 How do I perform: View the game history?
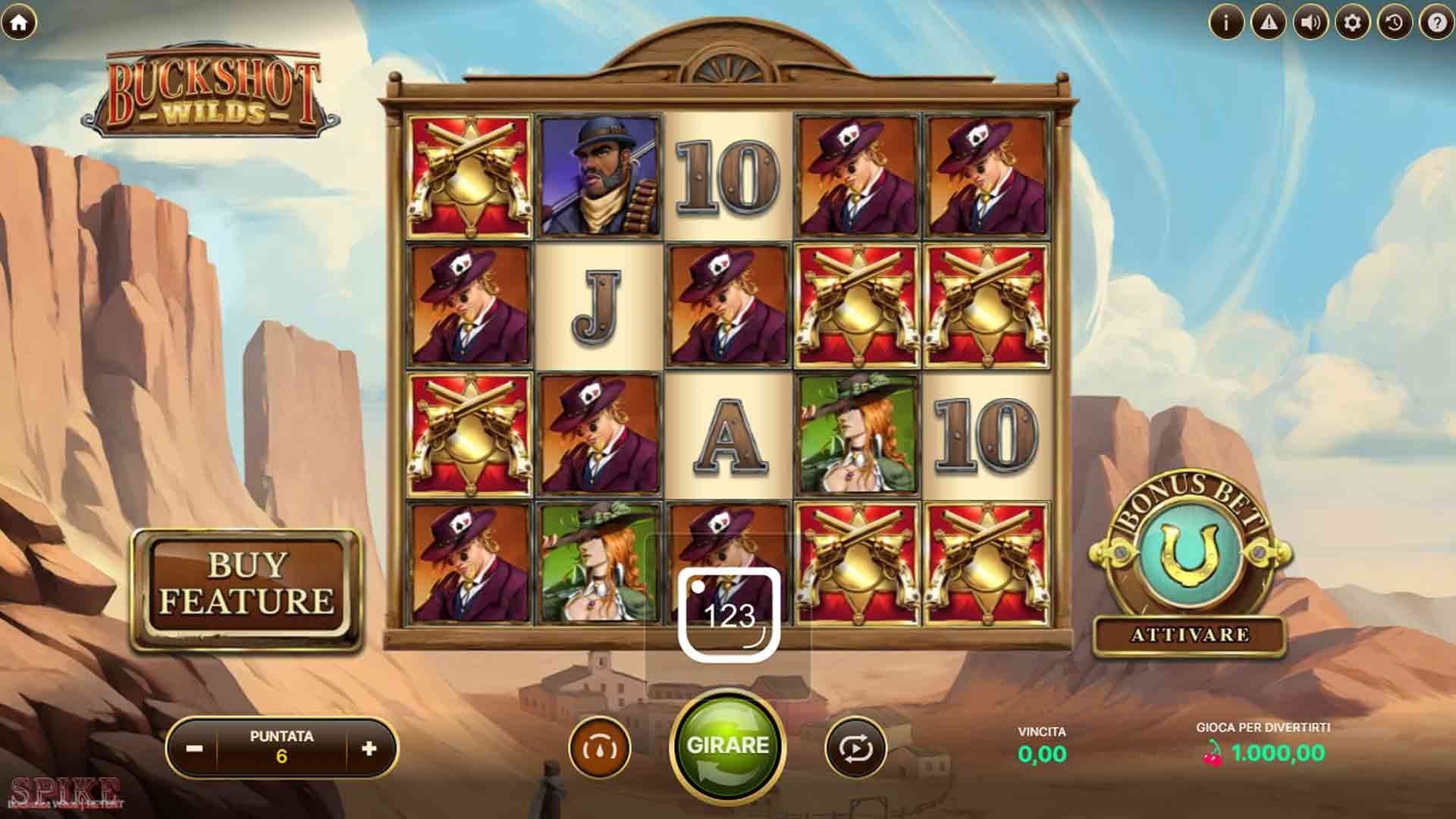1393,23
